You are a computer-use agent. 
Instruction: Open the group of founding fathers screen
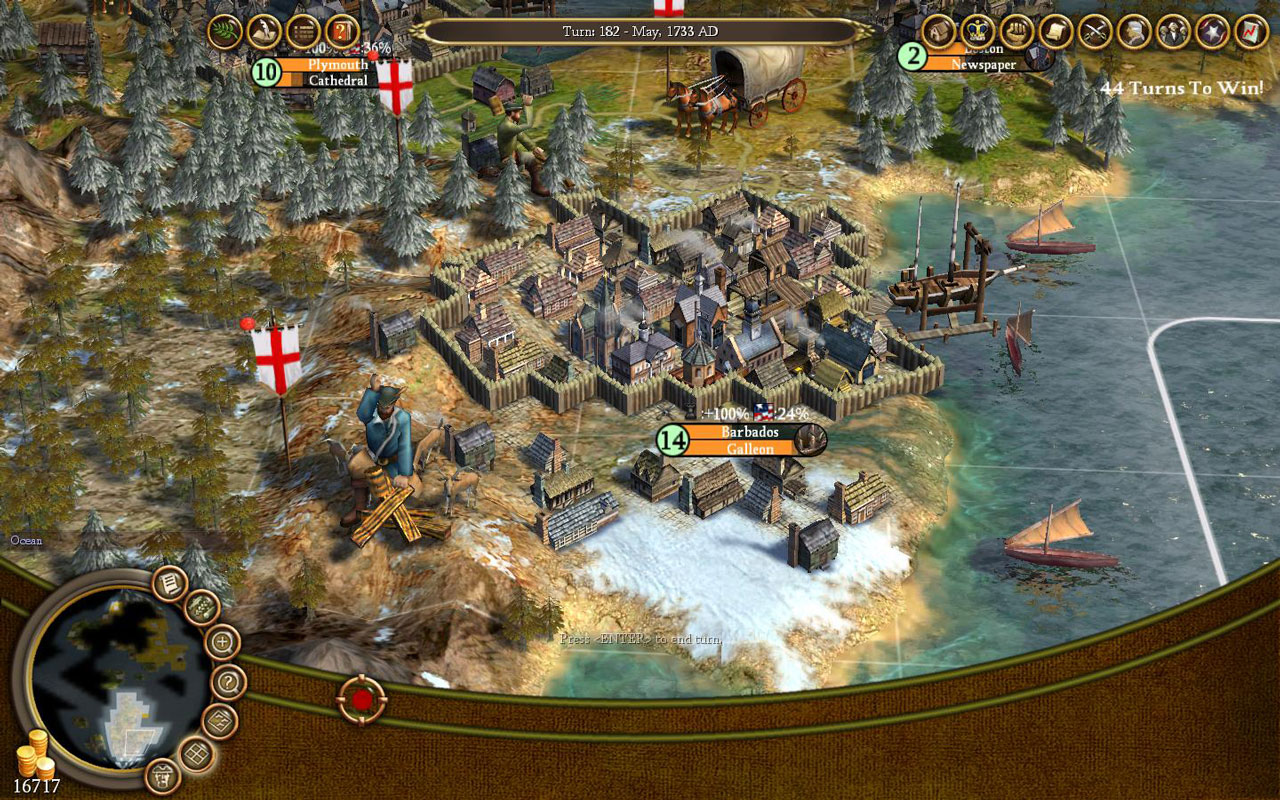point(1173,31)
